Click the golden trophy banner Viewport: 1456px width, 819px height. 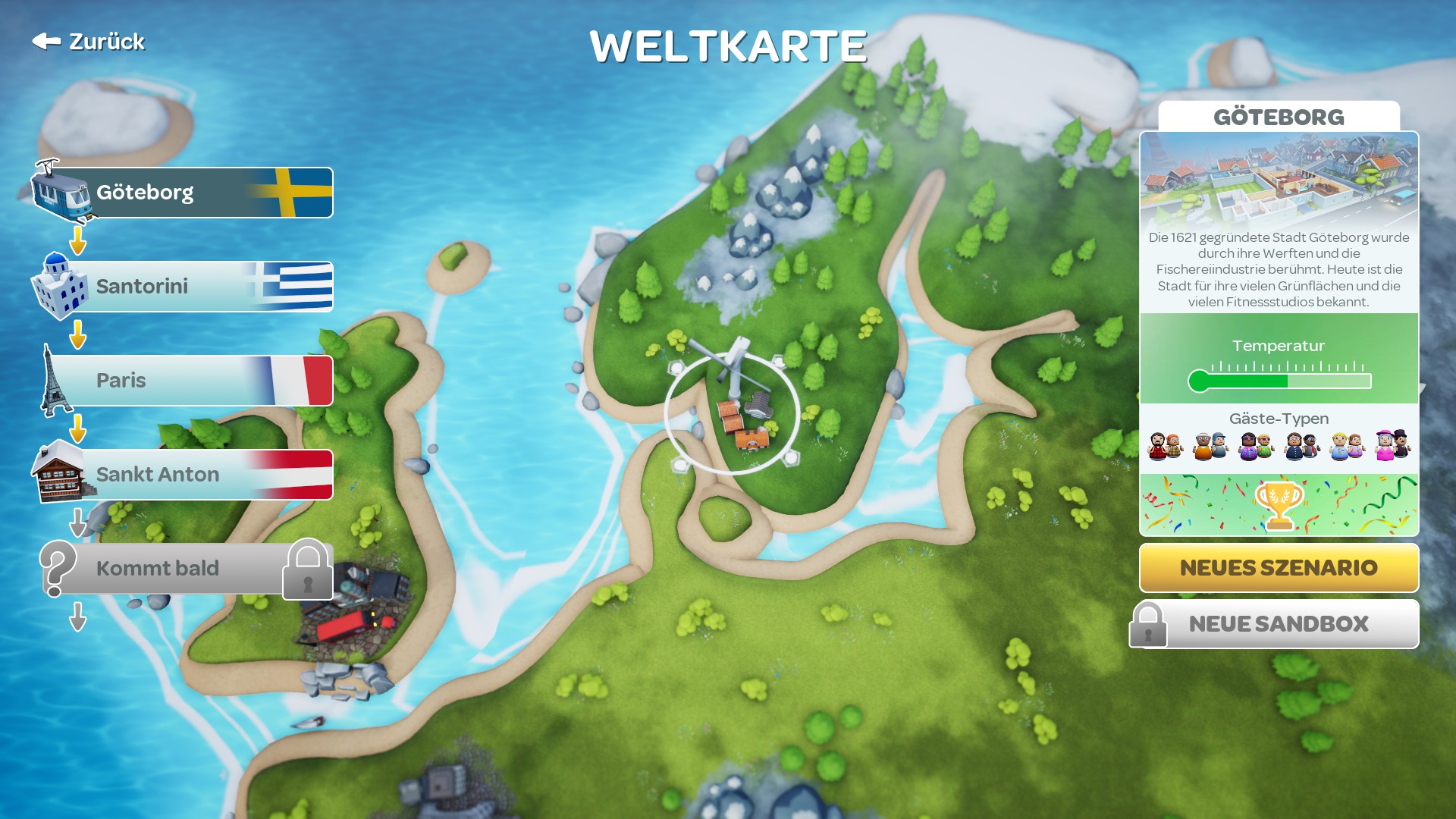(1279, 505)
